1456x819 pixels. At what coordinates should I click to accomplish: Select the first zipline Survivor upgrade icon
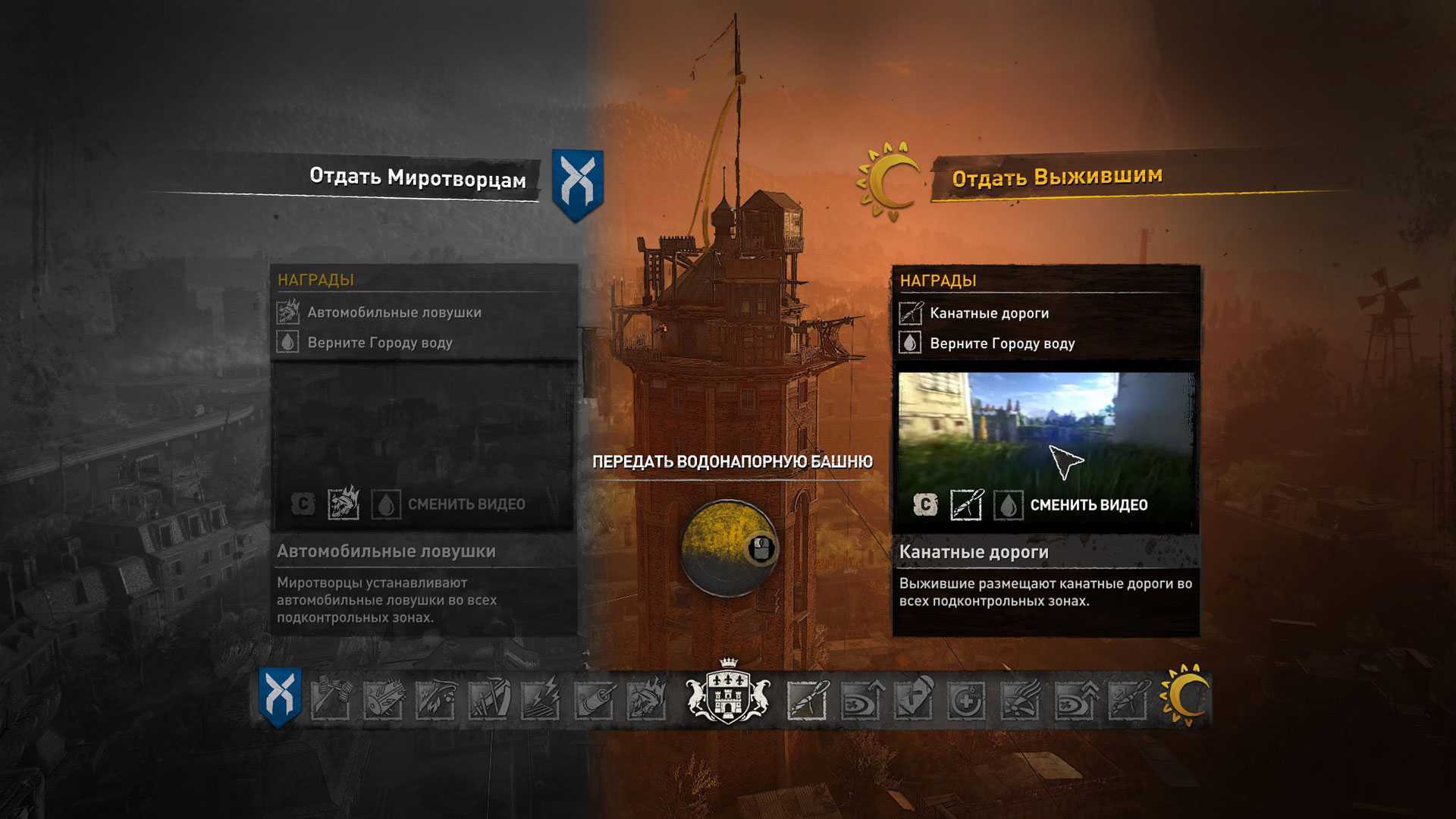click(x=807, y=698)
